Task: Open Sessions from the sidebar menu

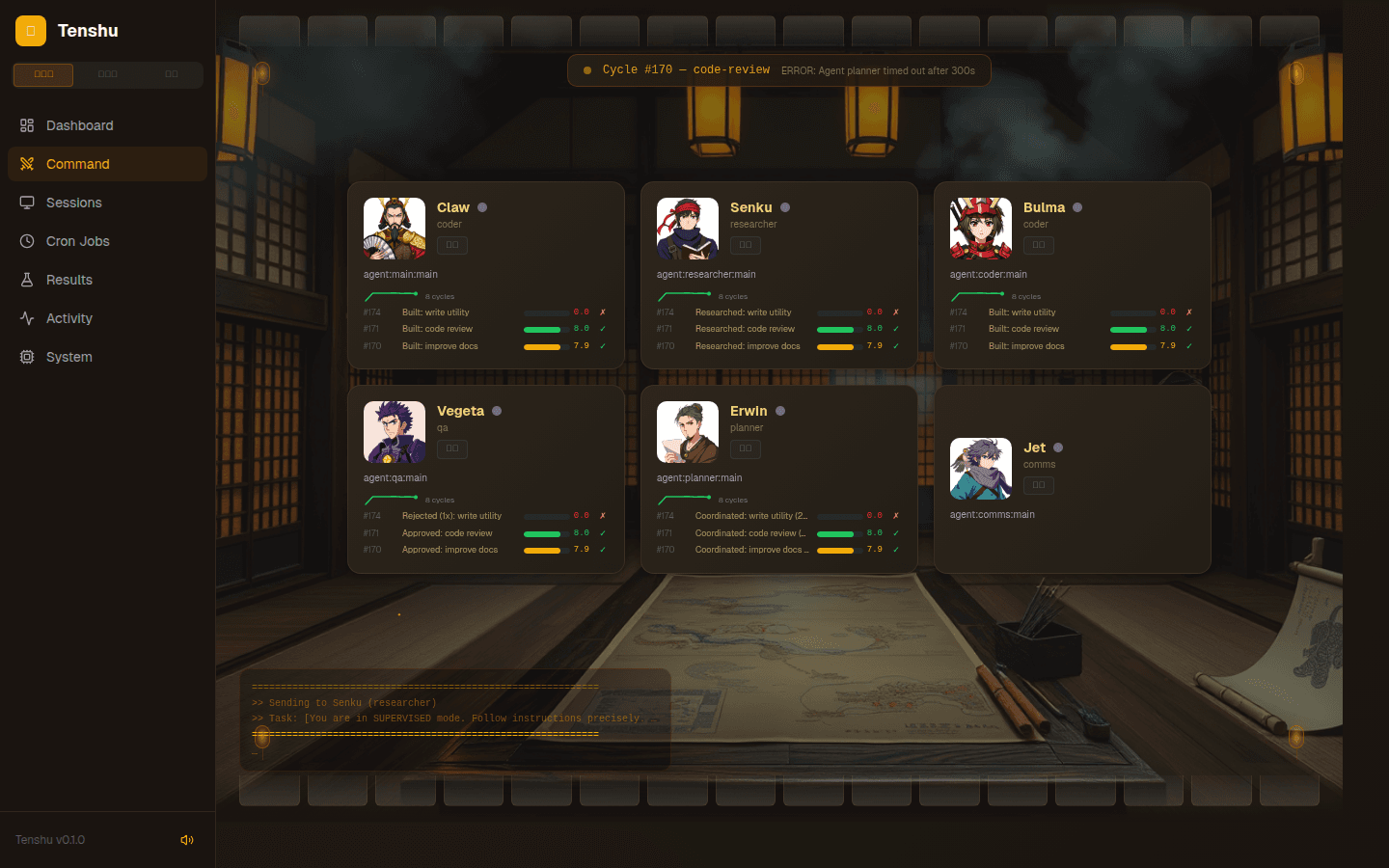Action: coord(74,203)
